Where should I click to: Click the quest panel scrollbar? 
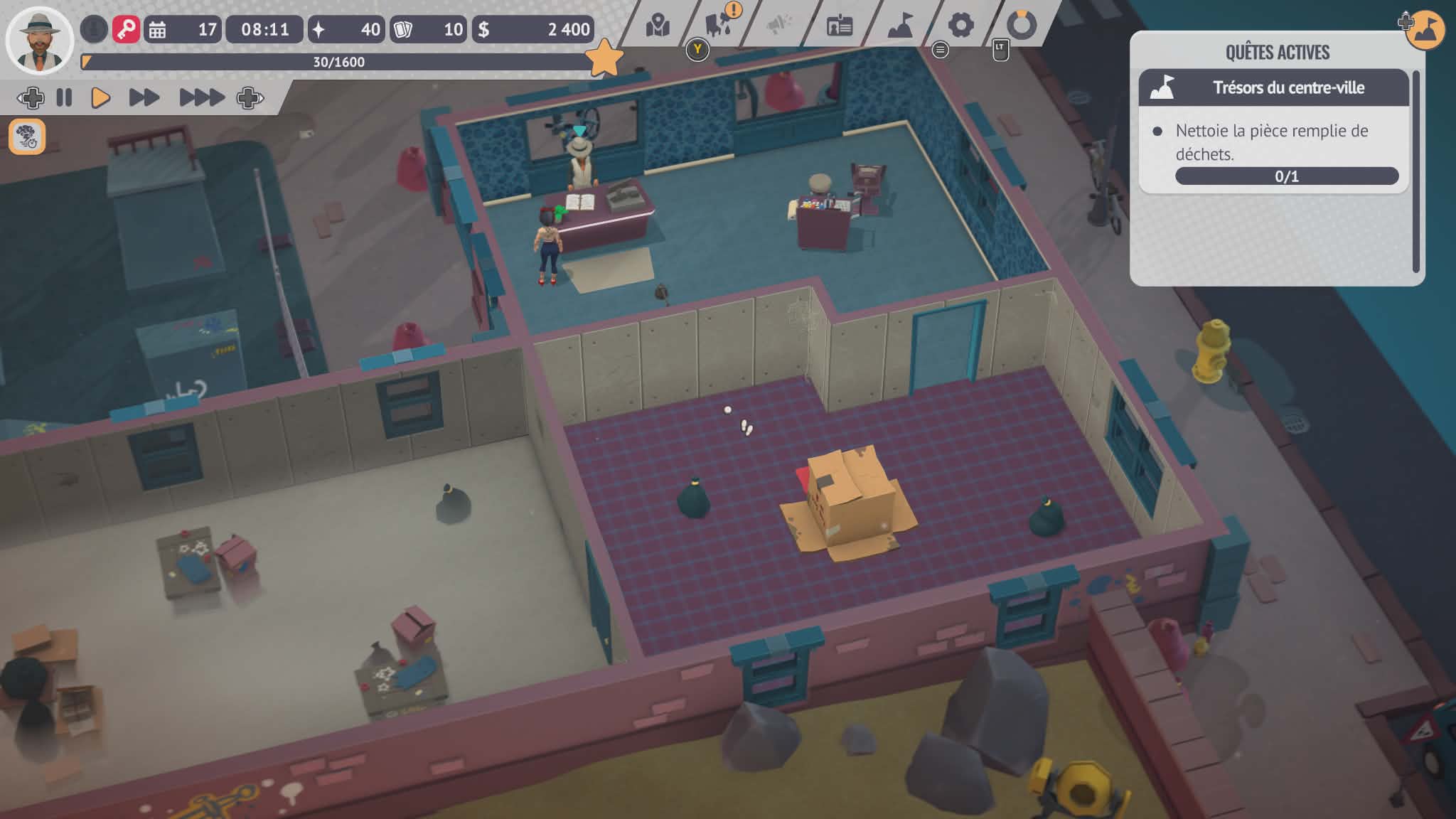[1415, 171]
